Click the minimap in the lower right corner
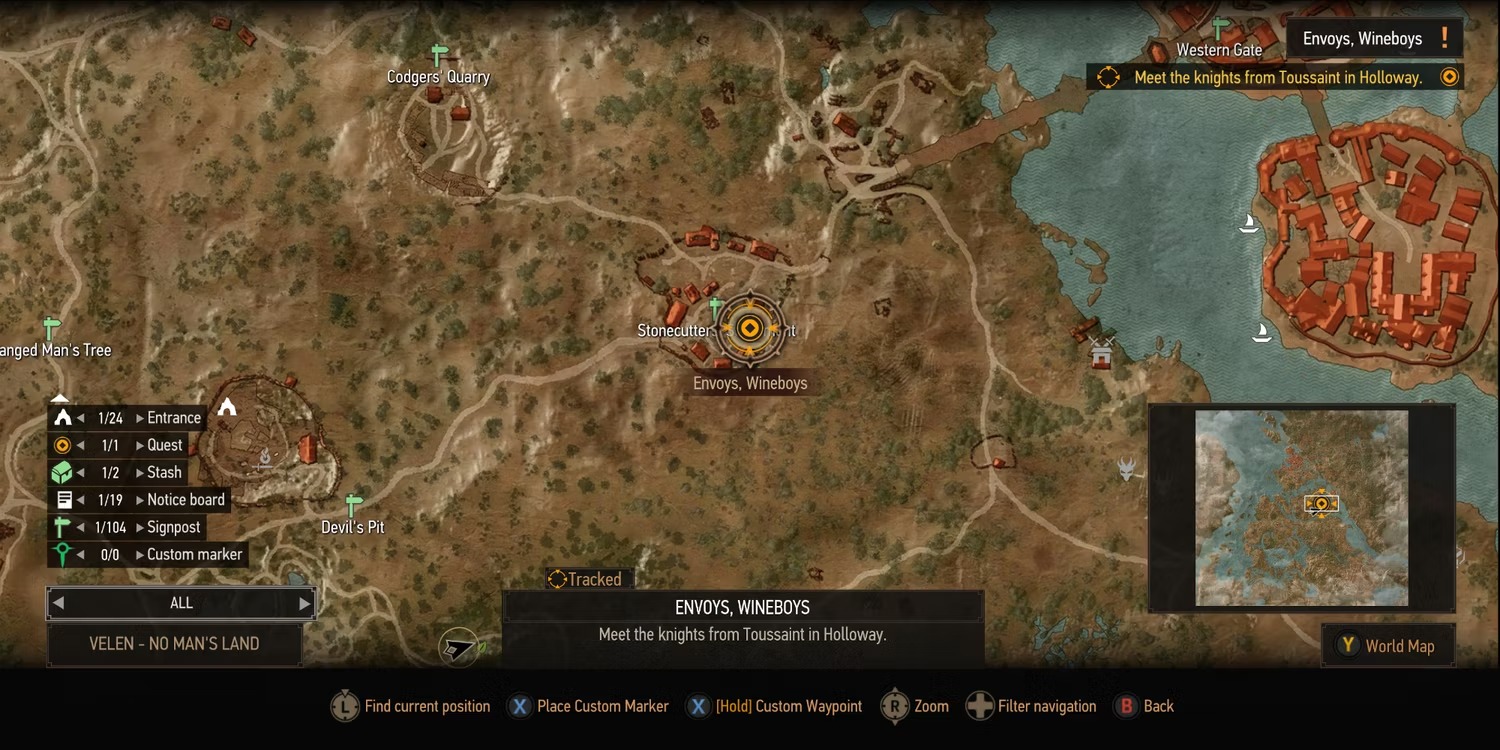The image size is (1500, 750). pyautogui.click(x=1301, y=507)
